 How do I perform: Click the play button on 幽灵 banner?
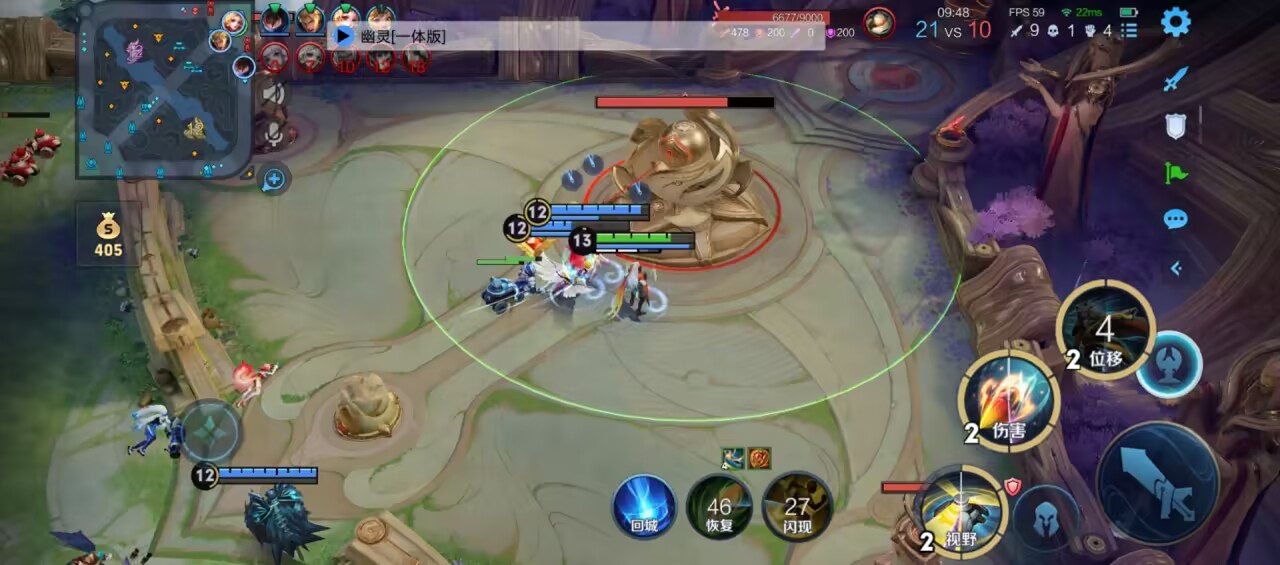[x=343, y=36]
